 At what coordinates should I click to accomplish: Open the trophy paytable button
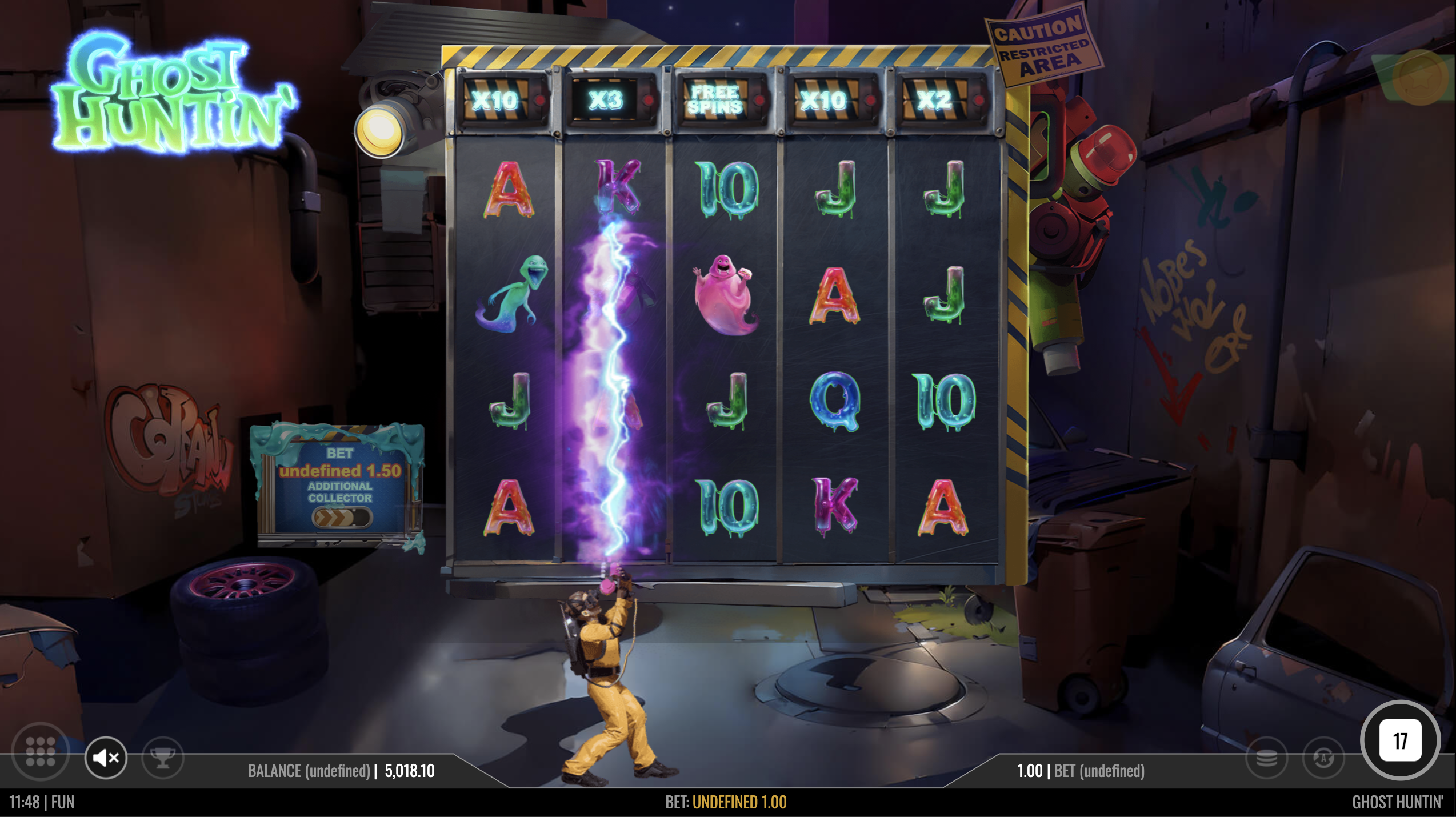click(x=163, y=758)
